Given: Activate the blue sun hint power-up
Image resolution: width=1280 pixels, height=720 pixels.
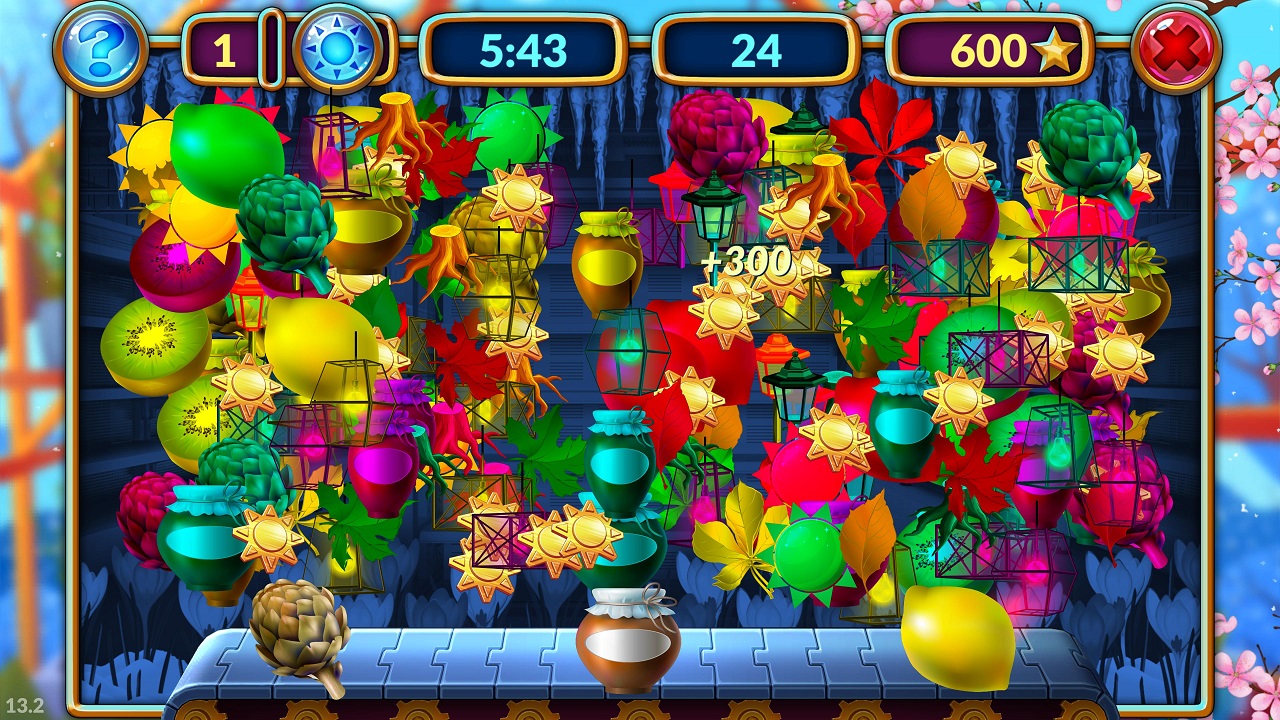Looking at the screenshot, I should (x=336, y=49).
